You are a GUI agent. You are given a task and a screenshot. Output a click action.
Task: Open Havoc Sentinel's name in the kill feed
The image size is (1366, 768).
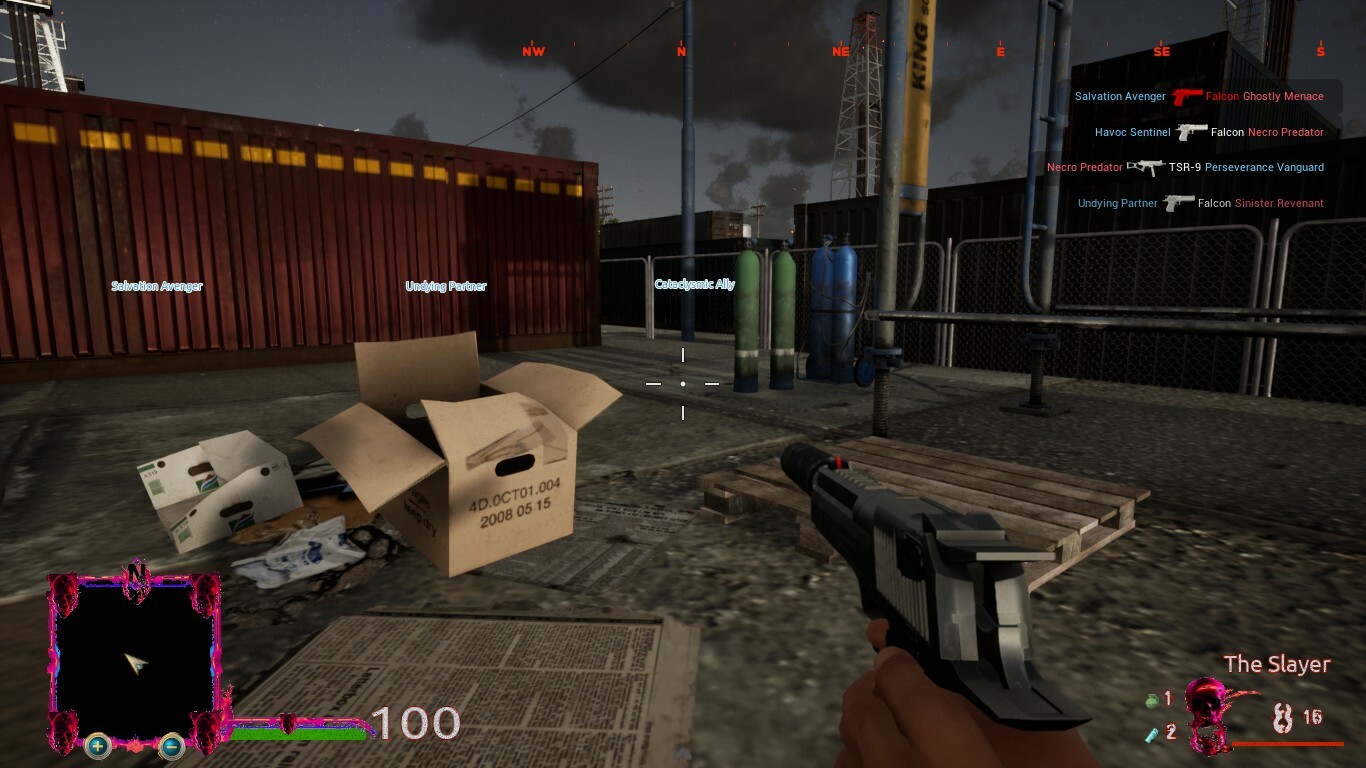[1133, 131]
